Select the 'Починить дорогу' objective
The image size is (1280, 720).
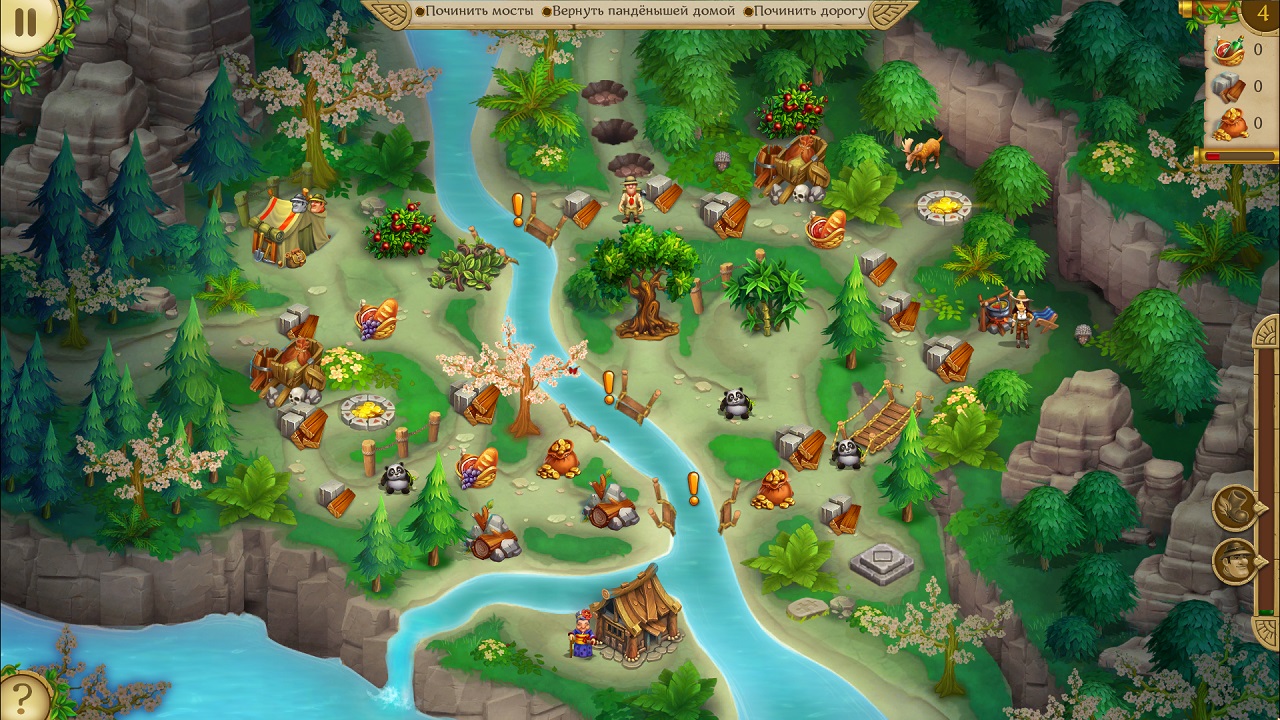coord(809,11)
